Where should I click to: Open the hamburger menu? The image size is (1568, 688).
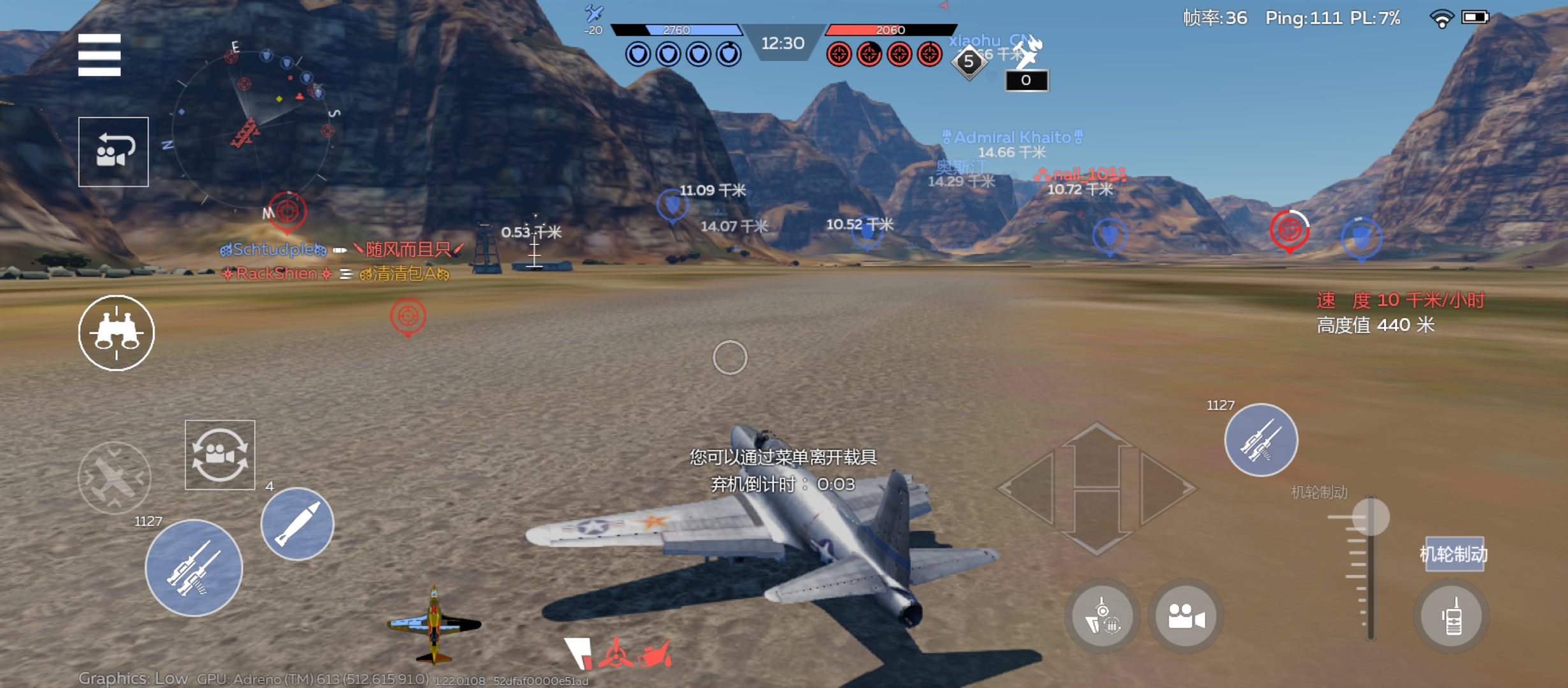coord(99,55)
